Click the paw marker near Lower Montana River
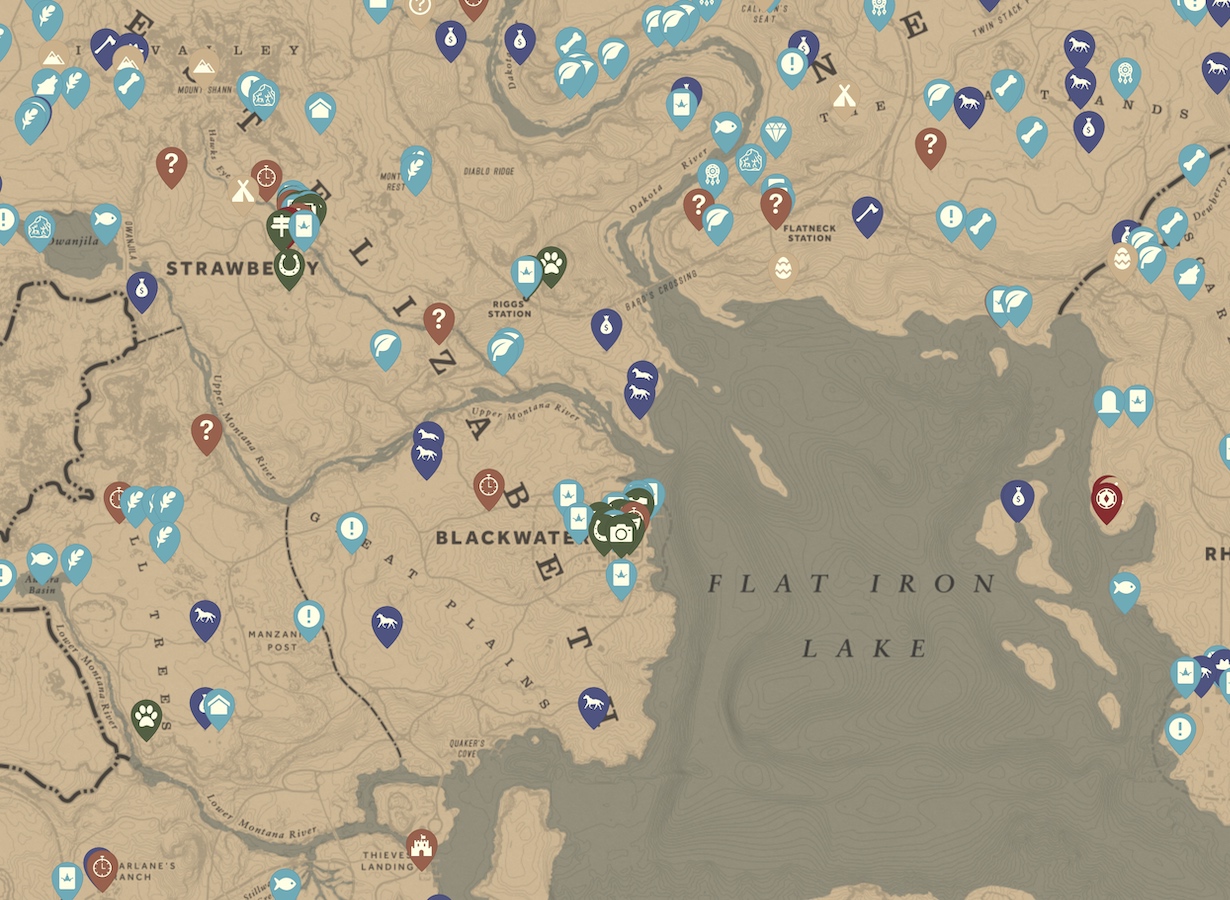Screen dimensions: 1230x900 pos(146,716)
